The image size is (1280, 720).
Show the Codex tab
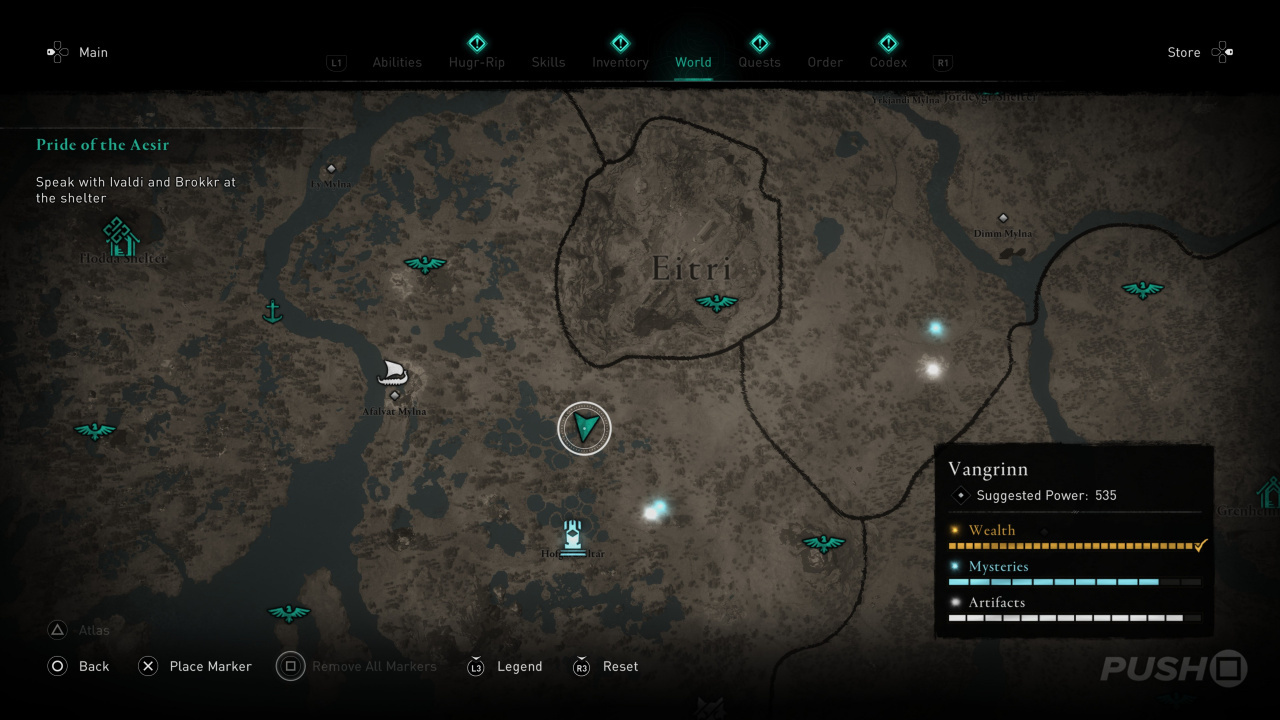(x=888, y=62)
